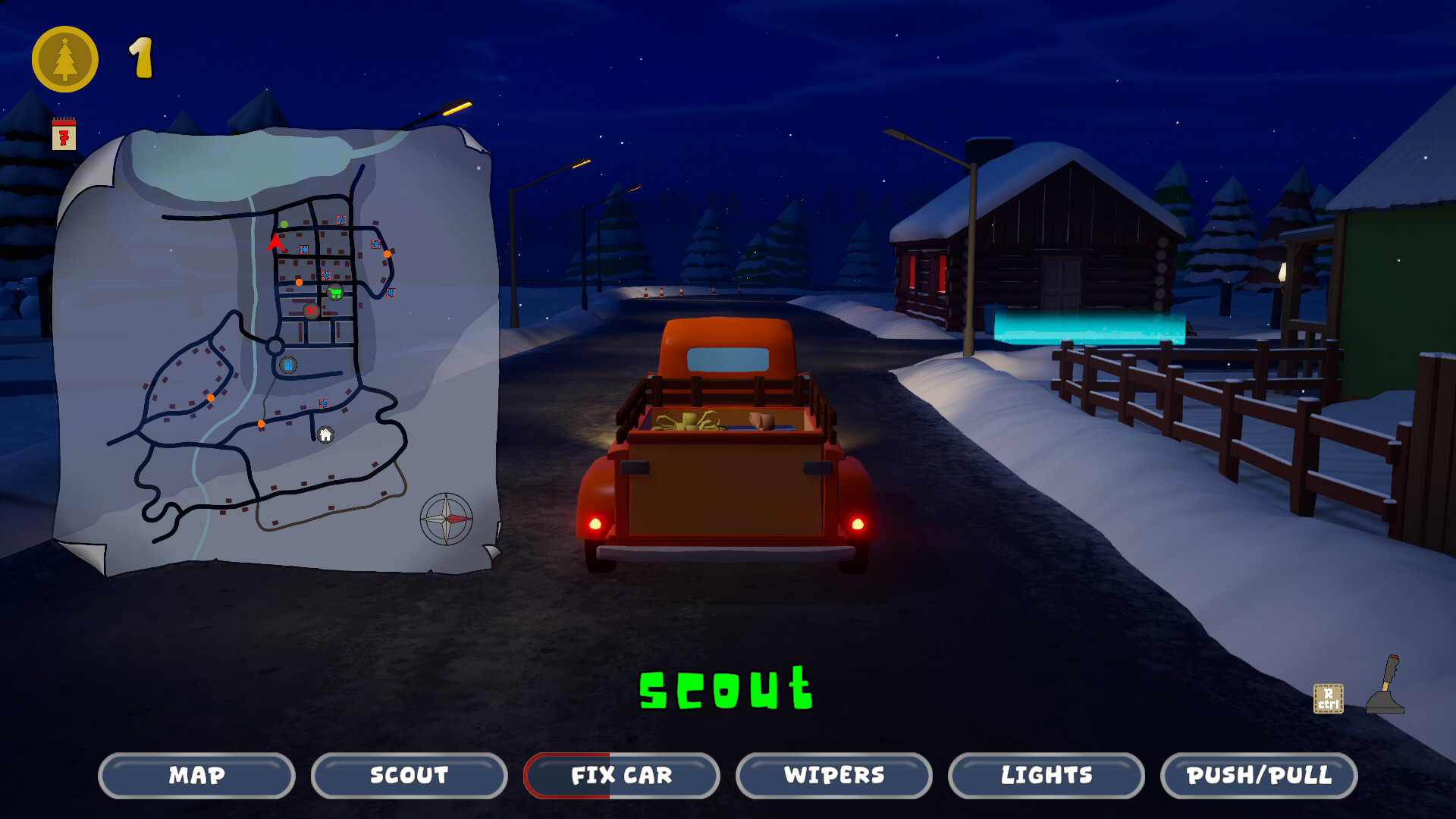Select the red player arrow on the map

[276, 244]
